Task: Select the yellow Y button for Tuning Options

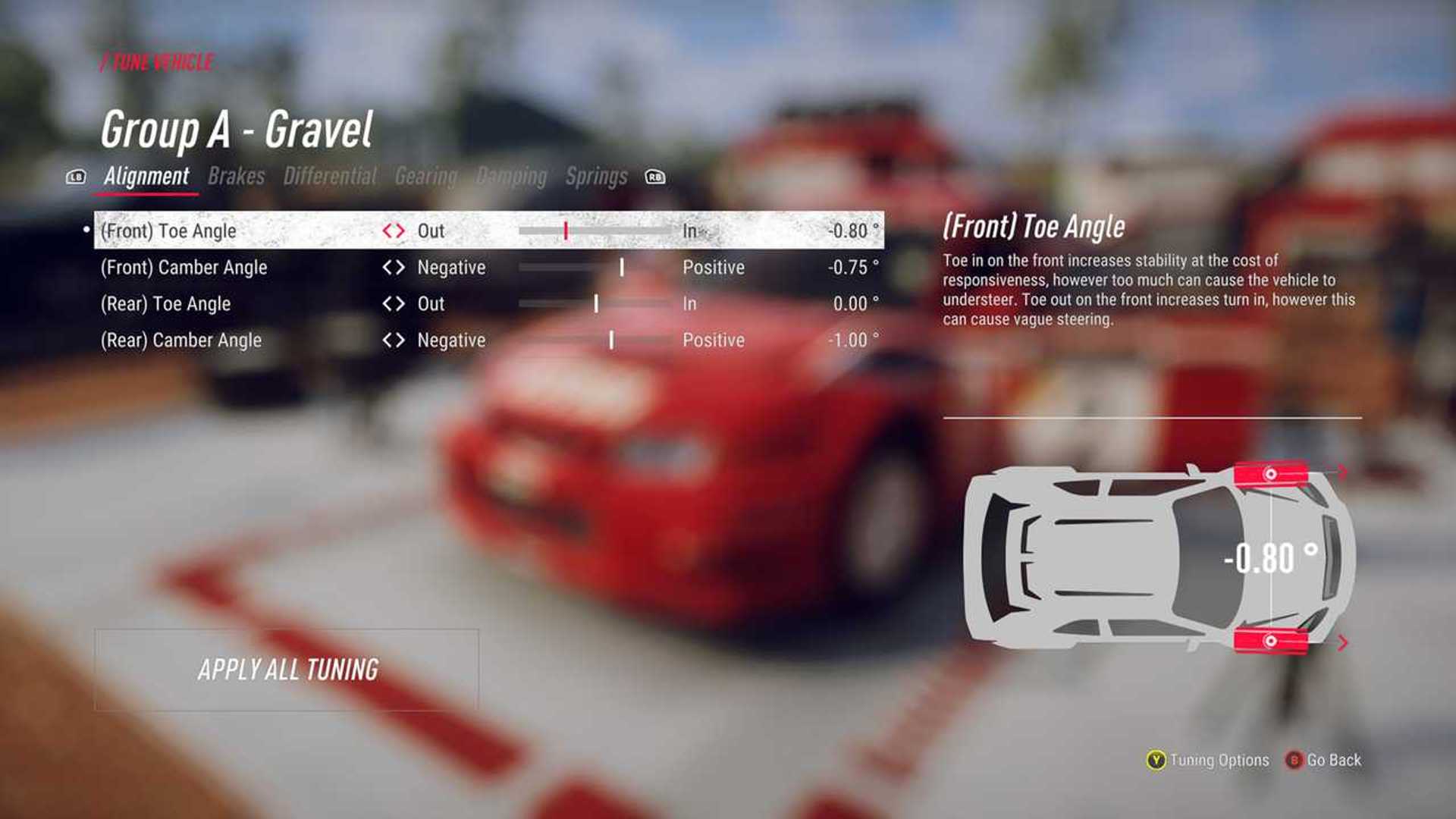Action: [x=1155, y=760]
